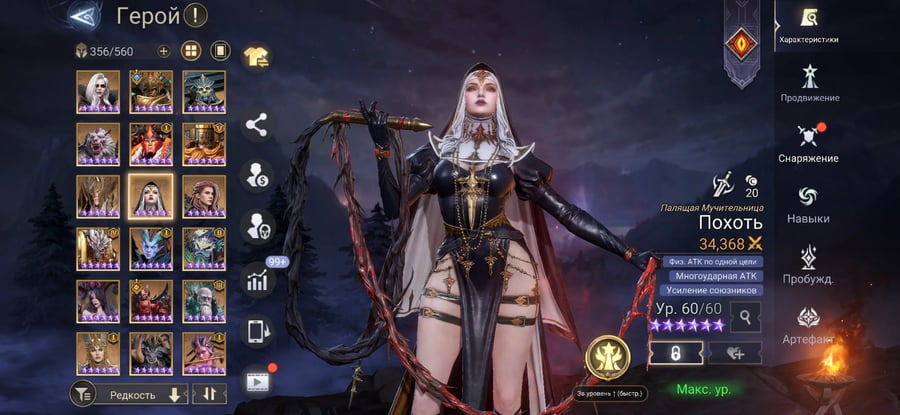
Task: Tap the gold quick level-up button
Action: (x=605, y=358)
